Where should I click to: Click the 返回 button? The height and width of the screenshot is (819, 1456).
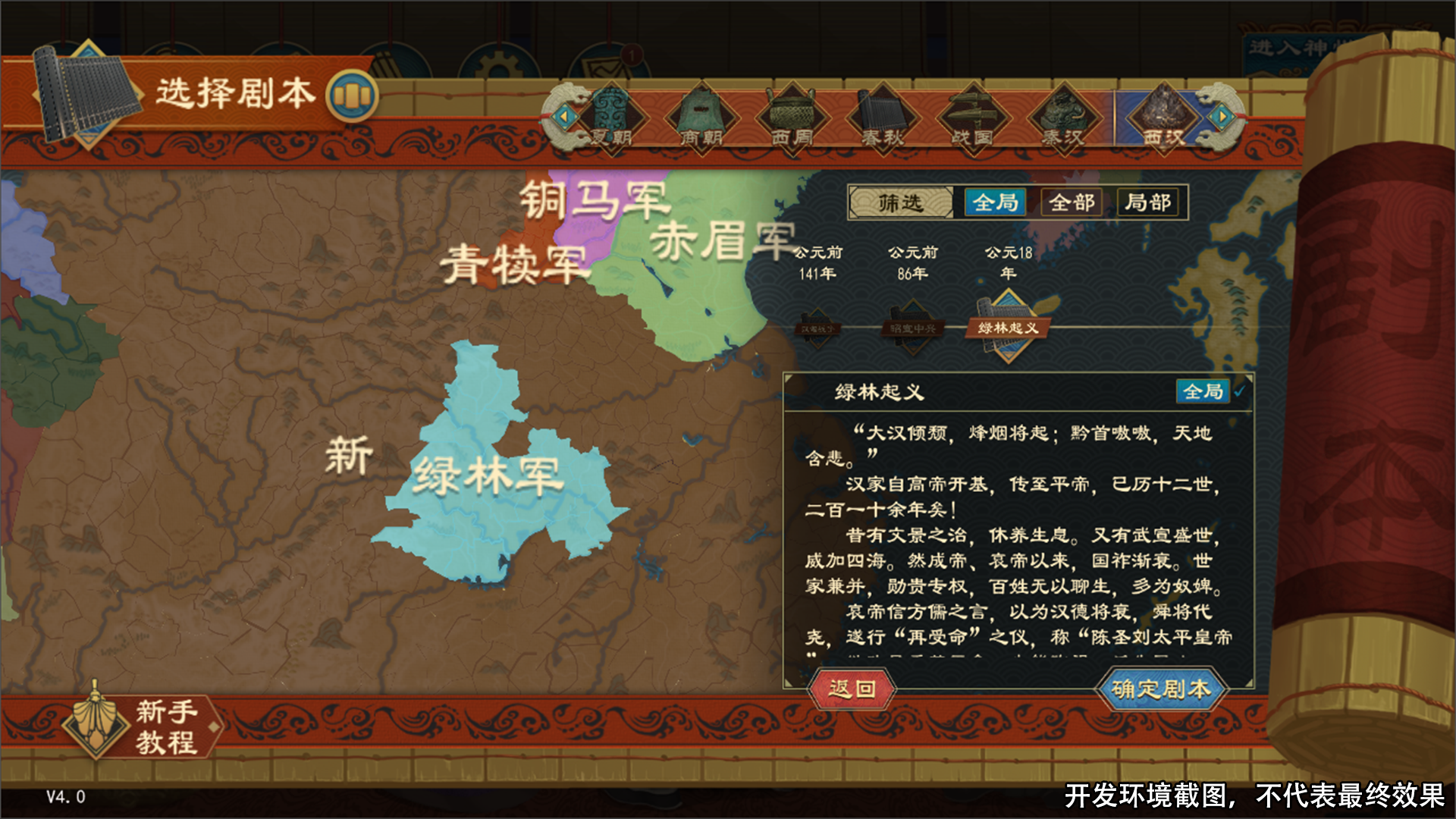[x=851, y=689]
